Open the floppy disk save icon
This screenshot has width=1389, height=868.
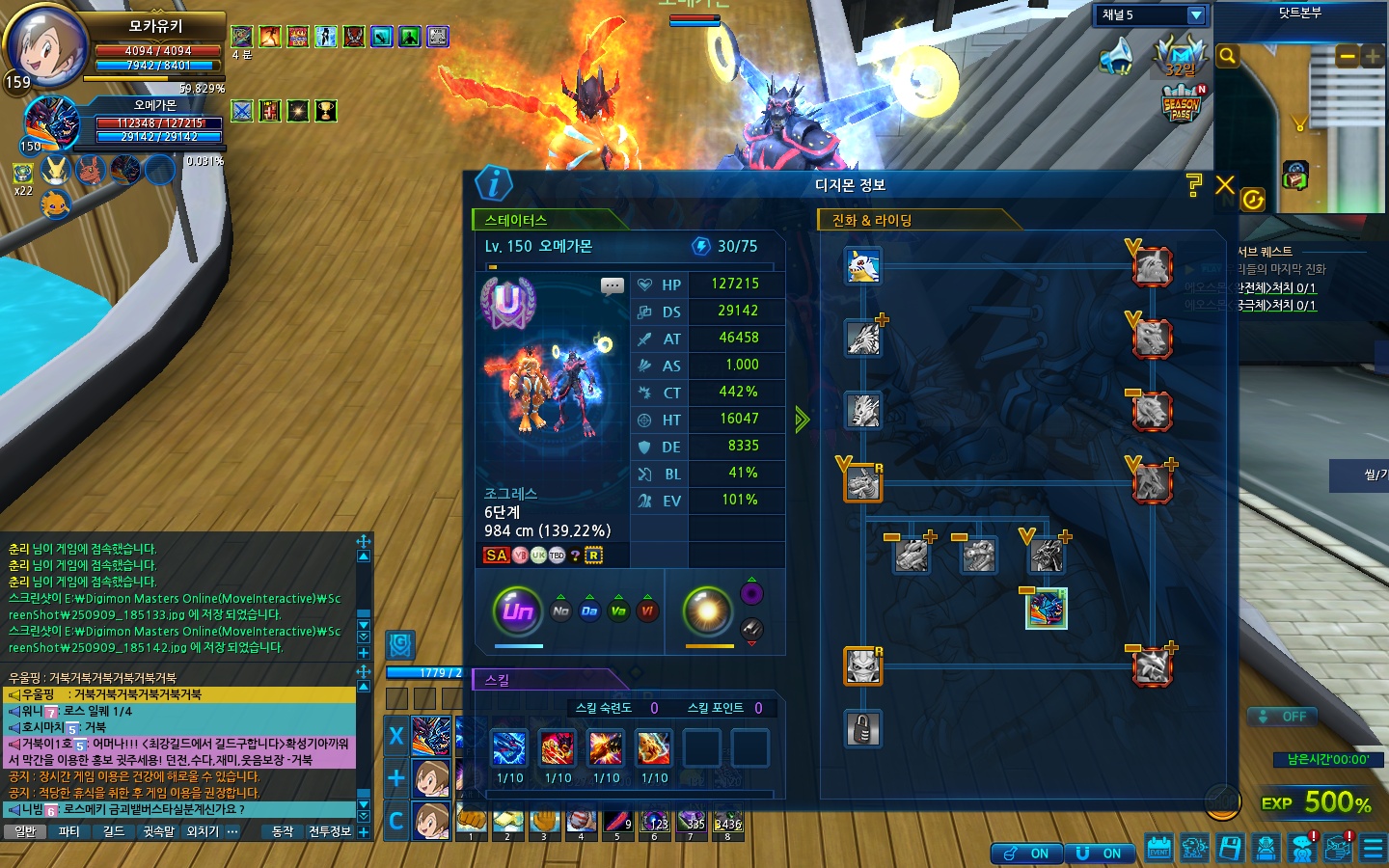1230,849
